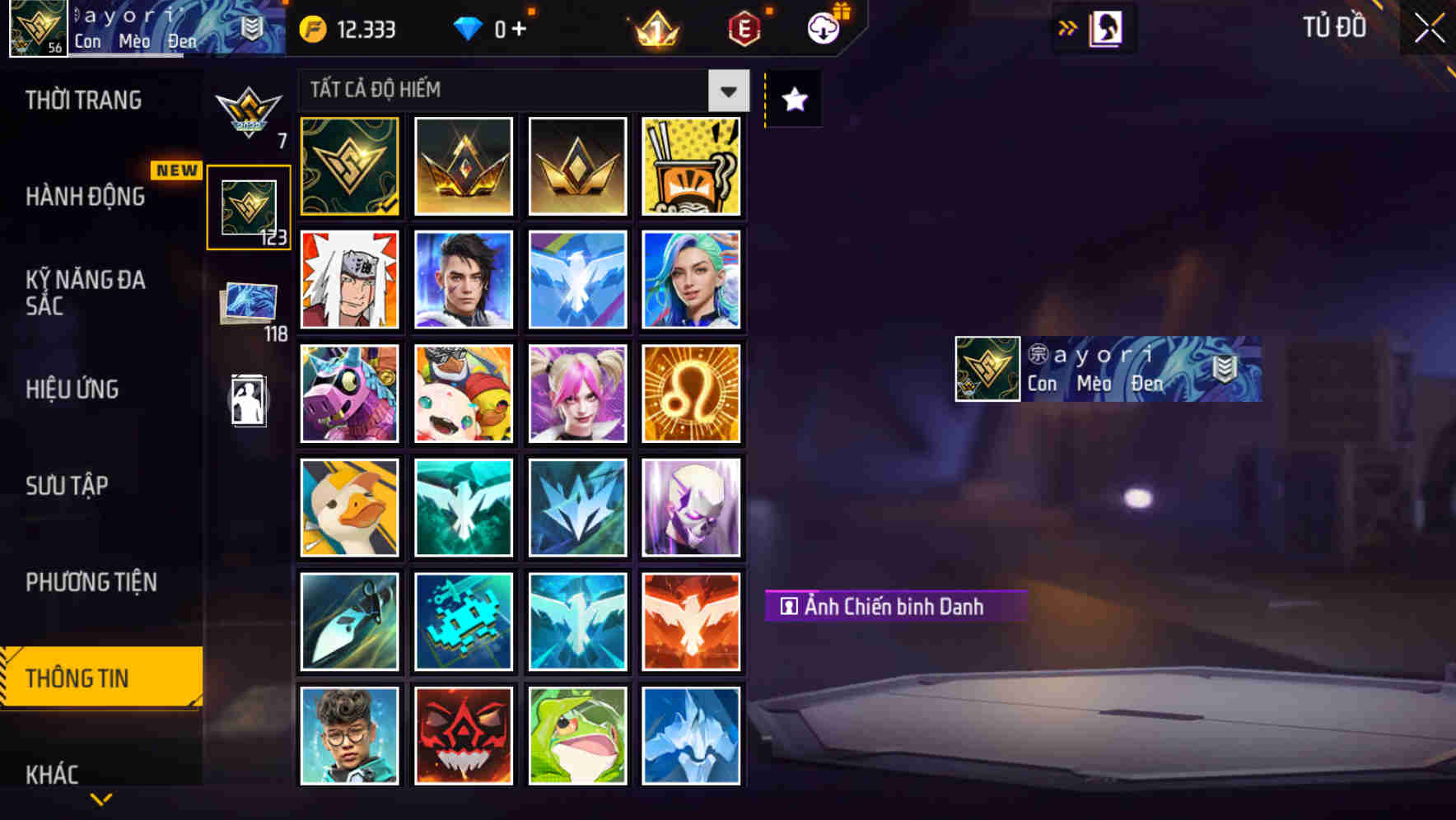Click the Ảnh Chiến binh Danh label
This screenshot has width=1456, height=820.
tap(895, 606)
